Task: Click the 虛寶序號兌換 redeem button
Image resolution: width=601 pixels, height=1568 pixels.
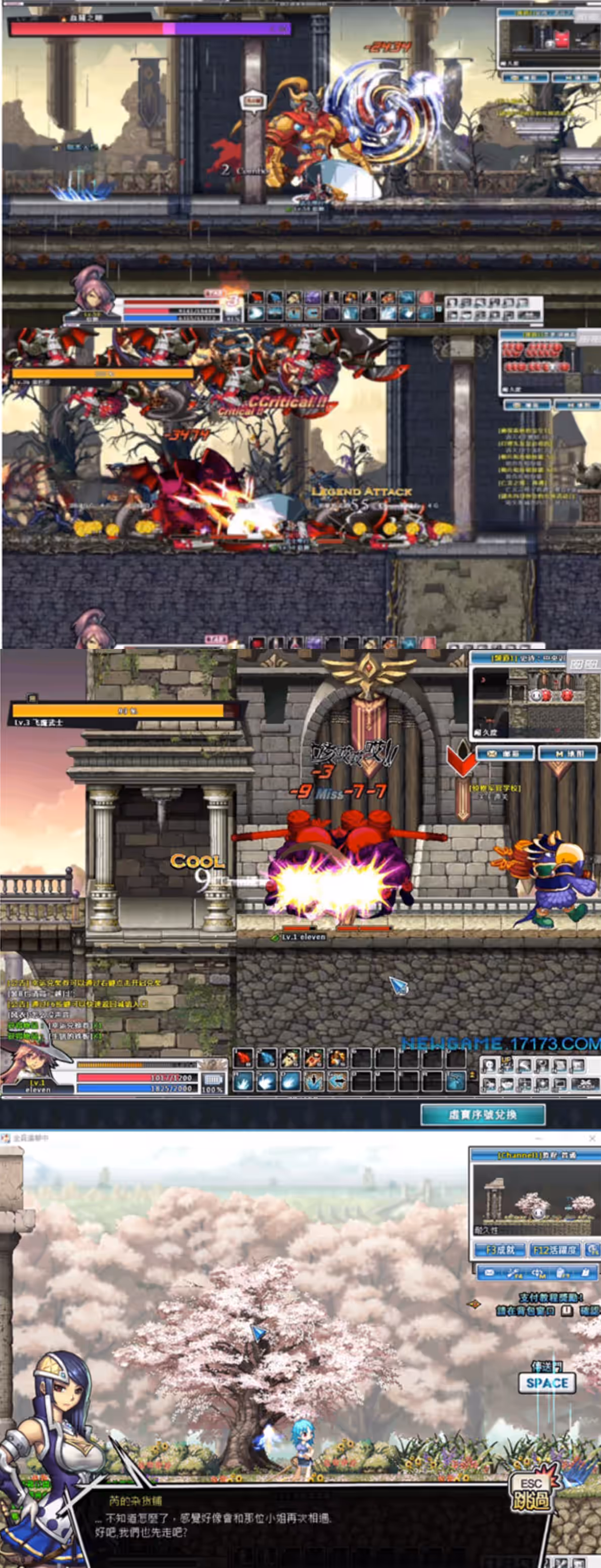Action: (483, 1114)
